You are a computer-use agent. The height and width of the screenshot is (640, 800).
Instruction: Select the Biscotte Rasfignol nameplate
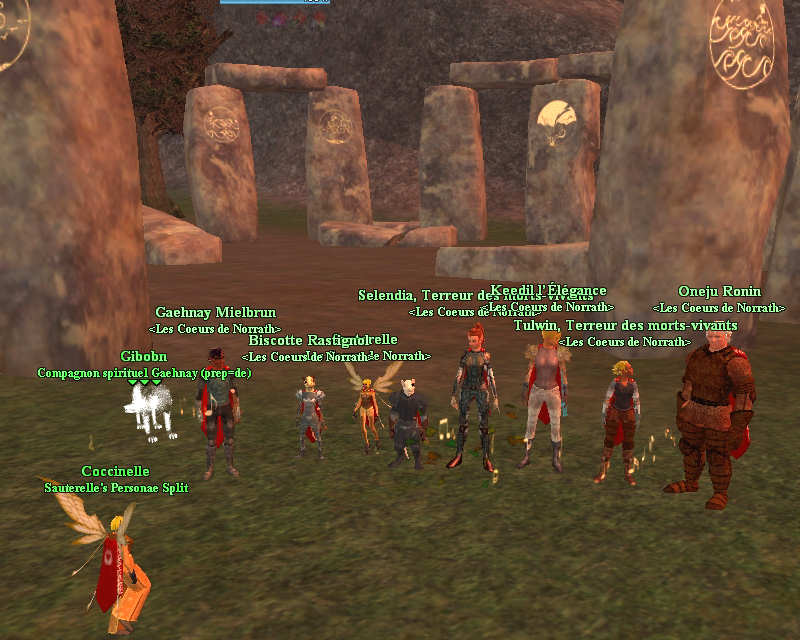pos(305,341)
